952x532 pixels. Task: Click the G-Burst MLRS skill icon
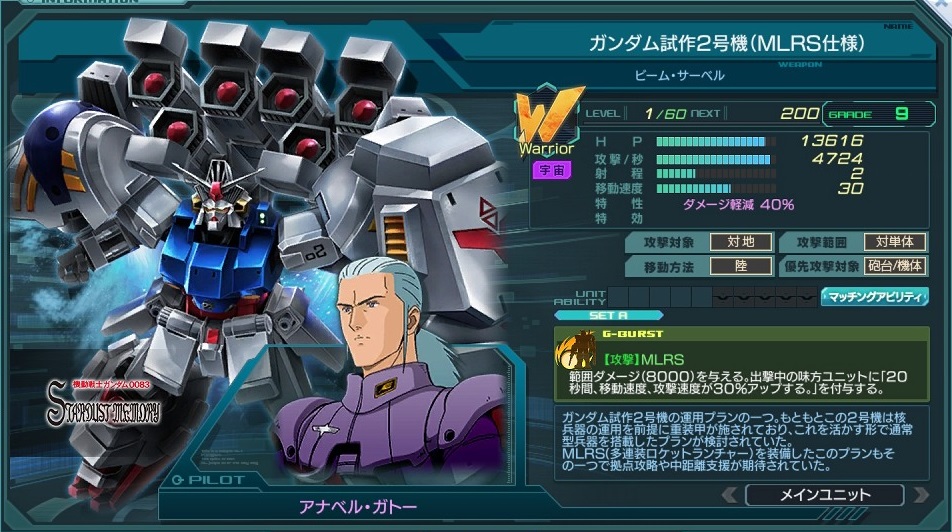pos(578,357)
